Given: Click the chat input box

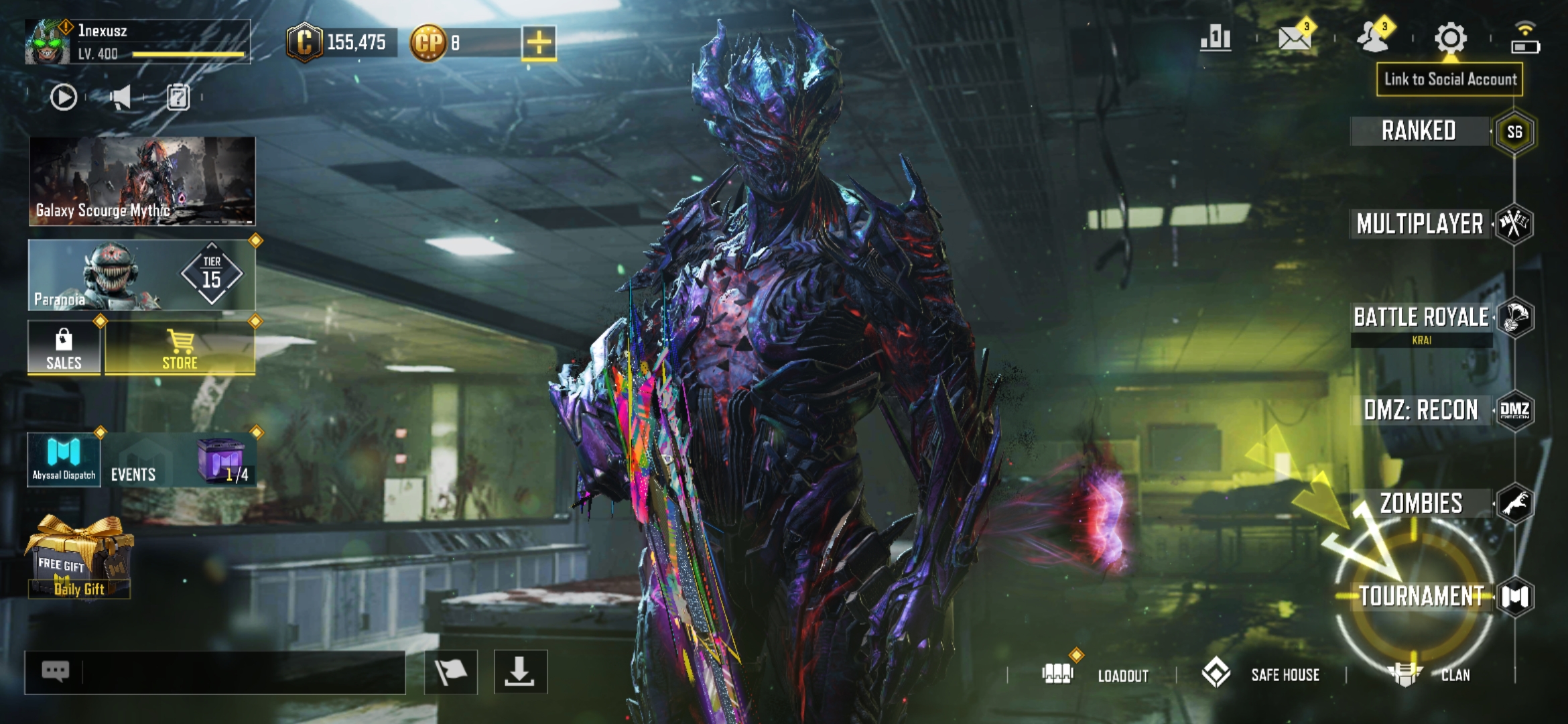Looking at the screenshot, I should coord(241,672).
